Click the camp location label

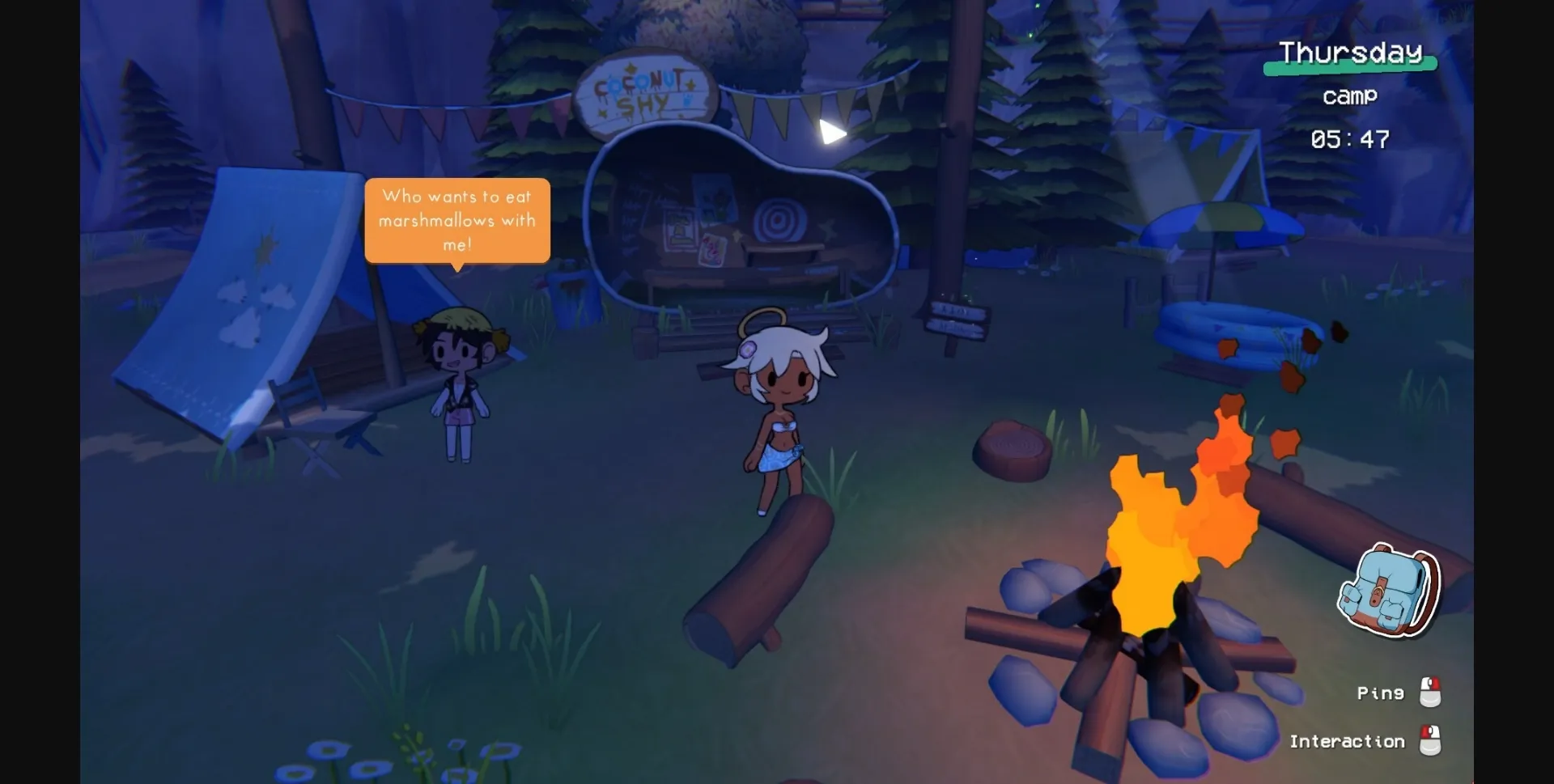tap(1349, 96)
